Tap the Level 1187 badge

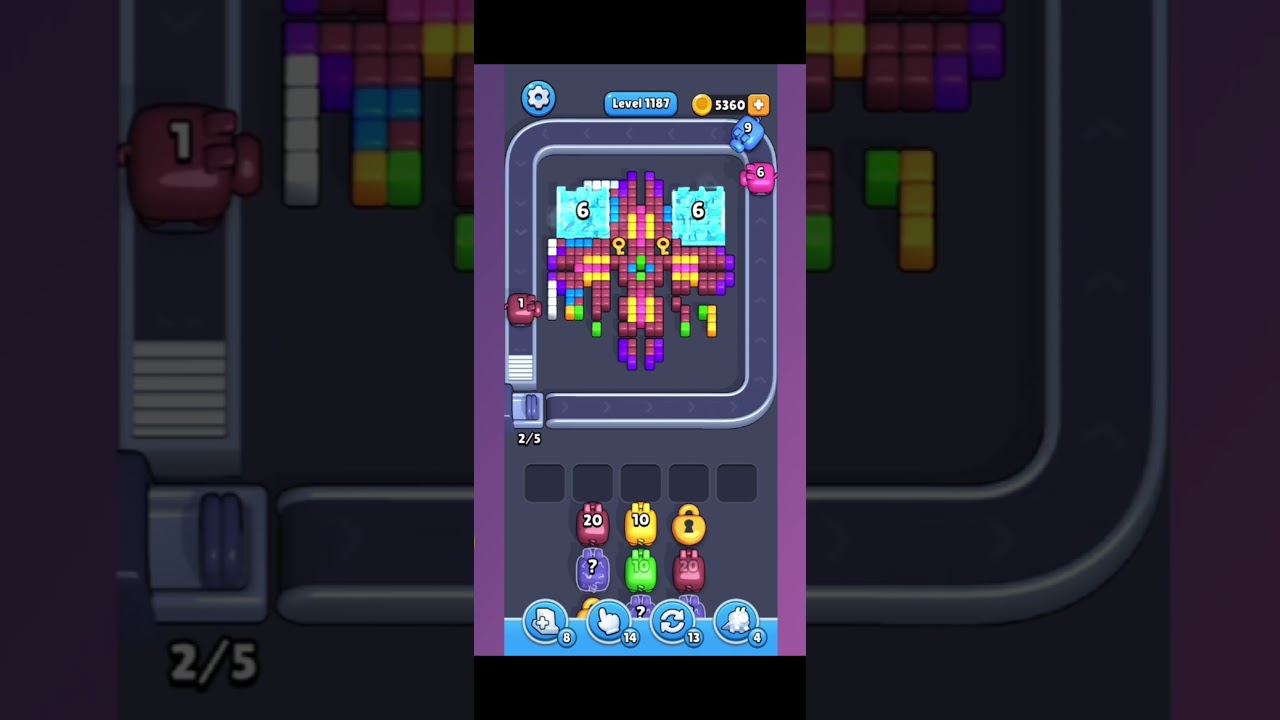[x=640, y=104]
